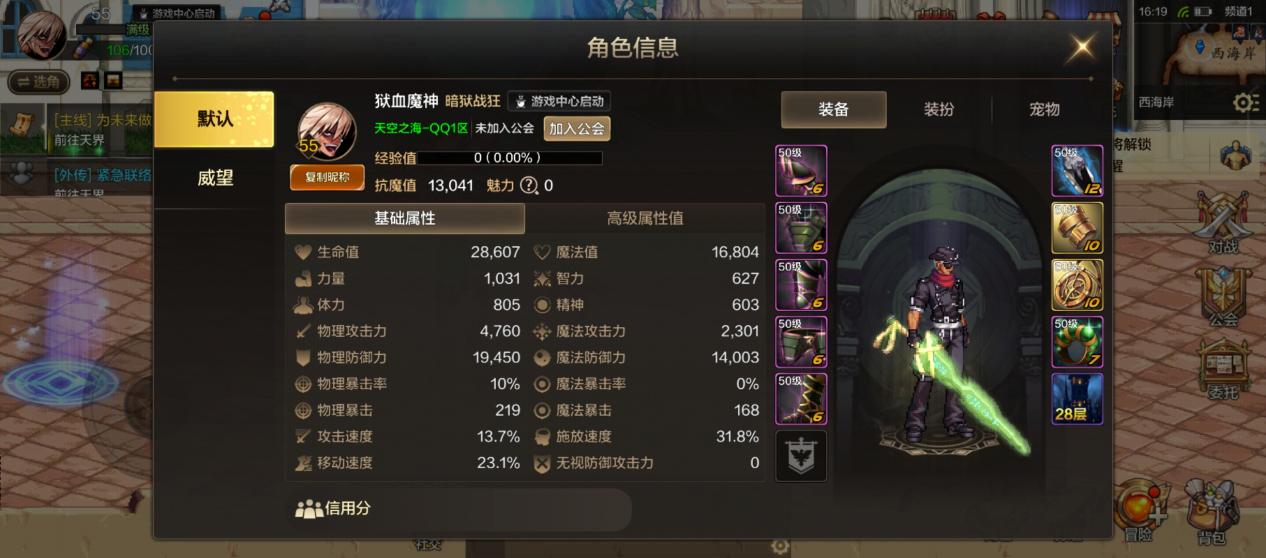
Task: Show the 高级属性值 stats tab
Action: click(645, 218)
